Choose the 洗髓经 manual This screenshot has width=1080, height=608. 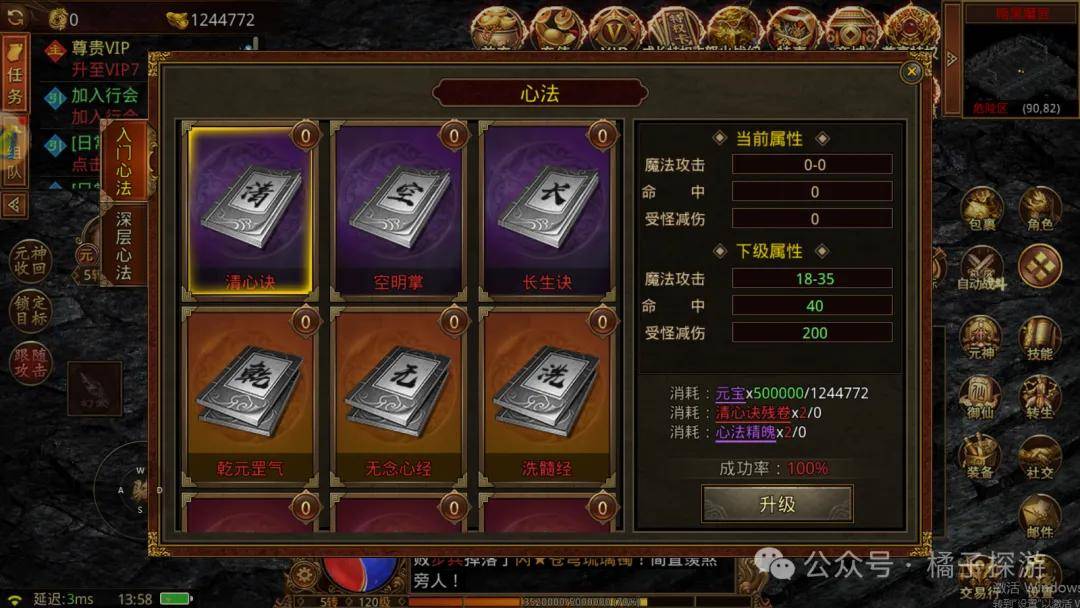(545, 397)
